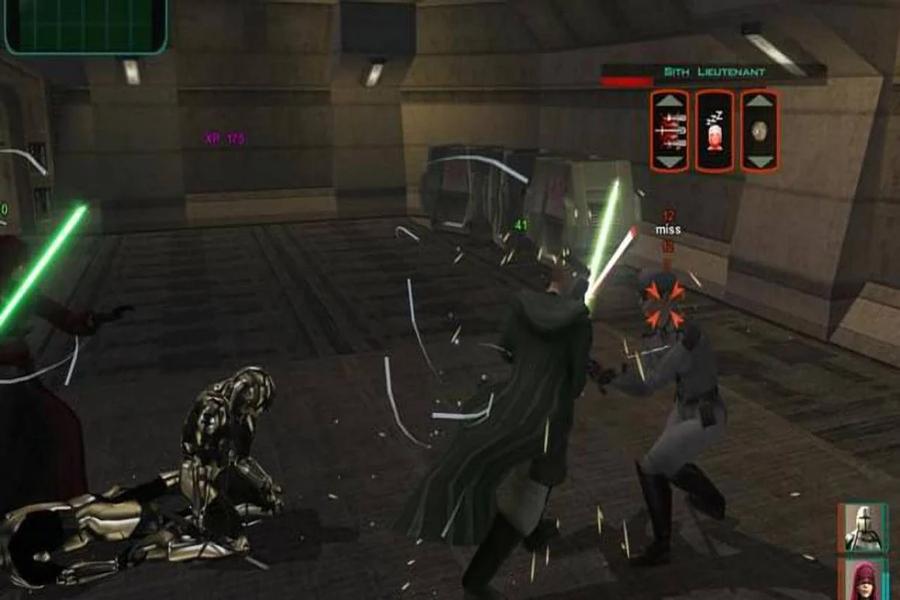Open the minimap in the corner
Image resolution: width=900 pixels, height=600 pixels.
tap(85, 25)
